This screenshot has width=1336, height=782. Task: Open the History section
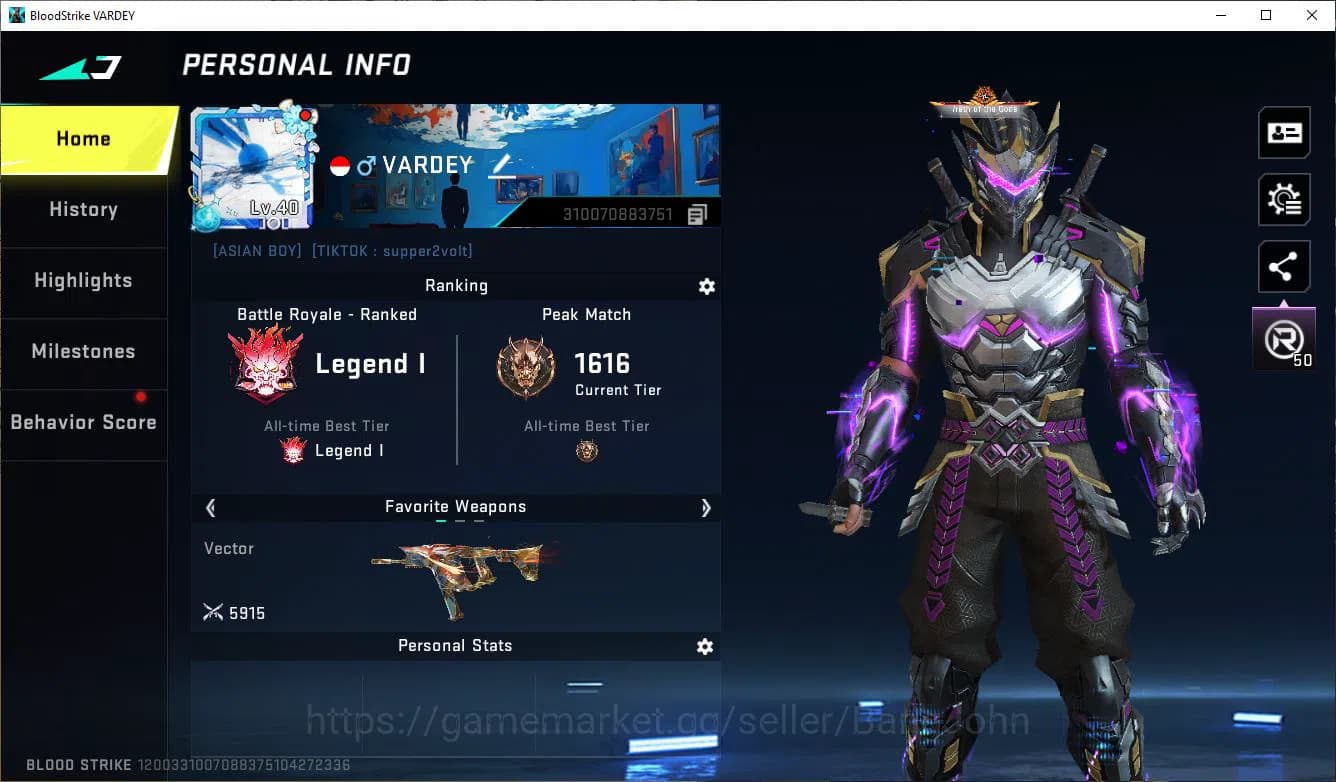83,209
